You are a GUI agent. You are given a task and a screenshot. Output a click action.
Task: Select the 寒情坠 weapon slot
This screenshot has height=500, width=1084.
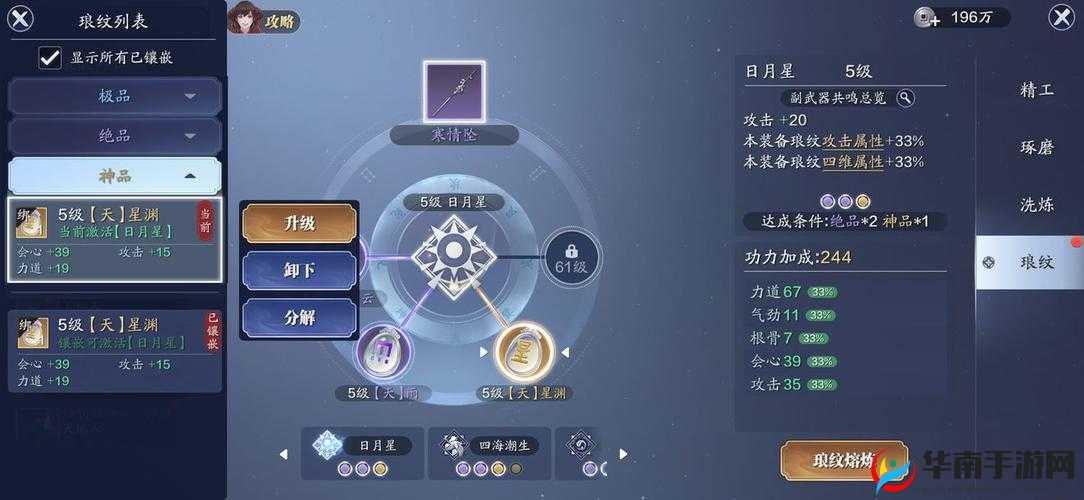pos(454,93)
